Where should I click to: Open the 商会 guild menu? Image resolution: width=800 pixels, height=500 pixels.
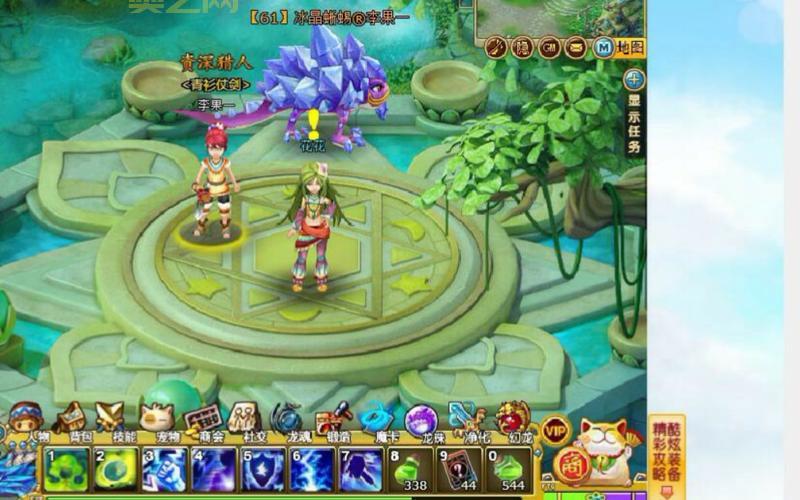point(201,418)
